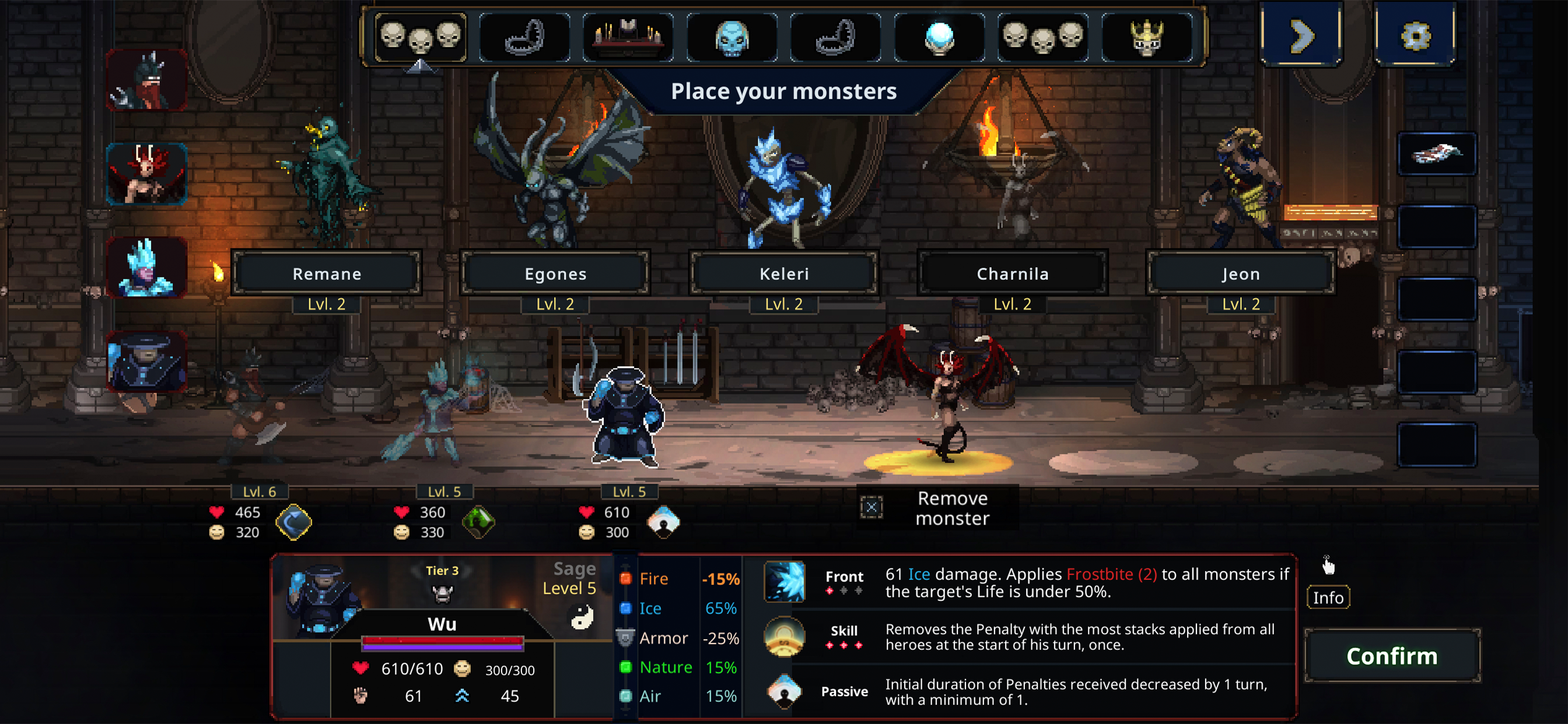Pick the candle altar room icon
The image size is (1568, 724).
coord(628,38)
